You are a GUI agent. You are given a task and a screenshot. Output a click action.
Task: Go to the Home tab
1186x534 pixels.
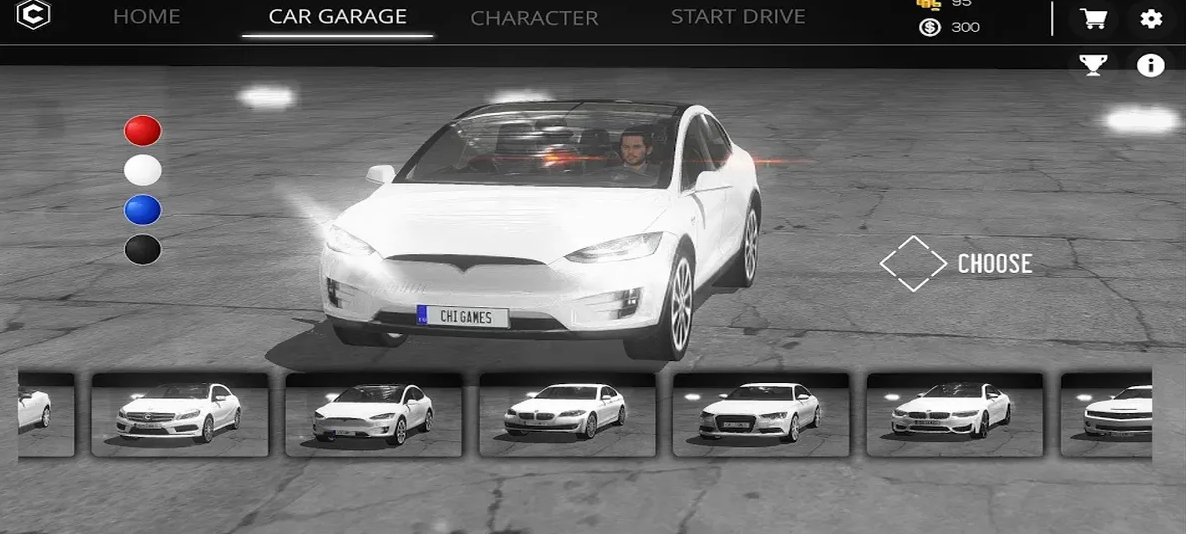[x=146, y=17]
